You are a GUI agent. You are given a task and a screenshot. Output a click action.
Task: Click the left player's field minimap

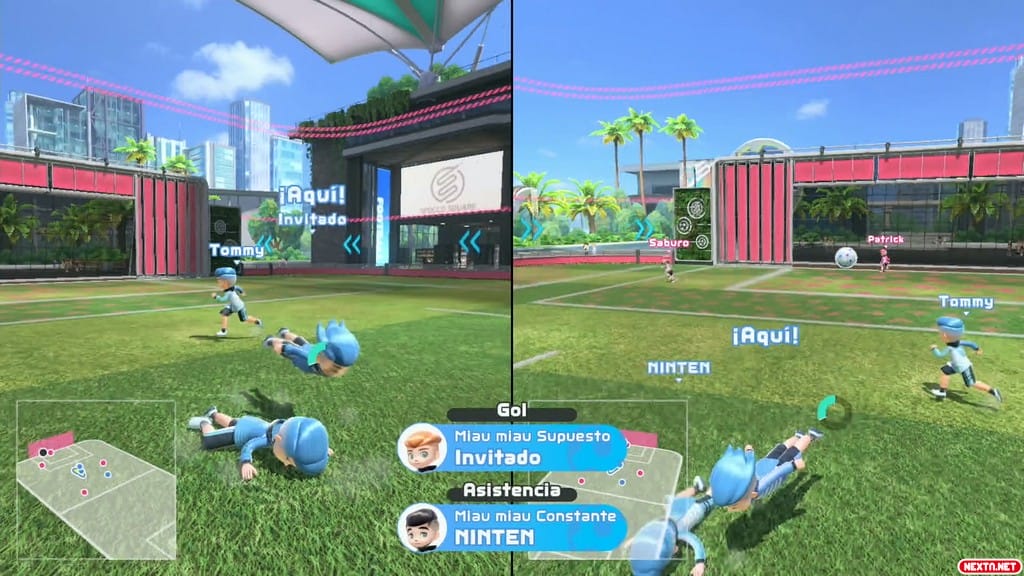95,479
